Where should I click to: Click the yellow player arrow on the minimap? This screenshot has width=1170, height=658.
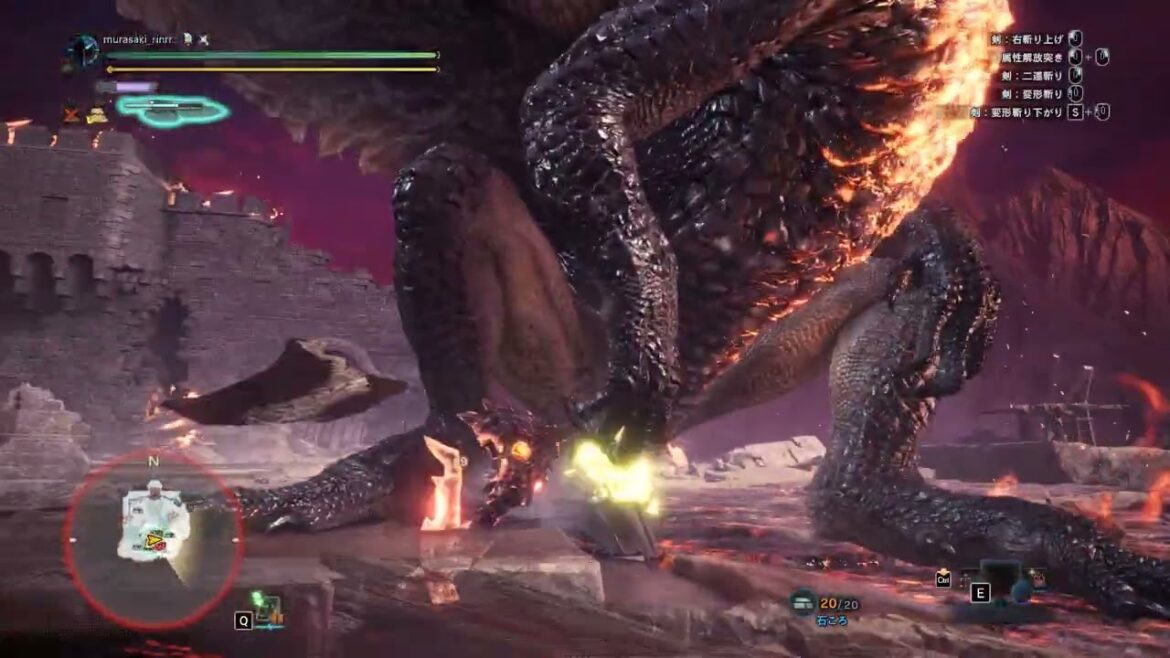pos(155,541)
